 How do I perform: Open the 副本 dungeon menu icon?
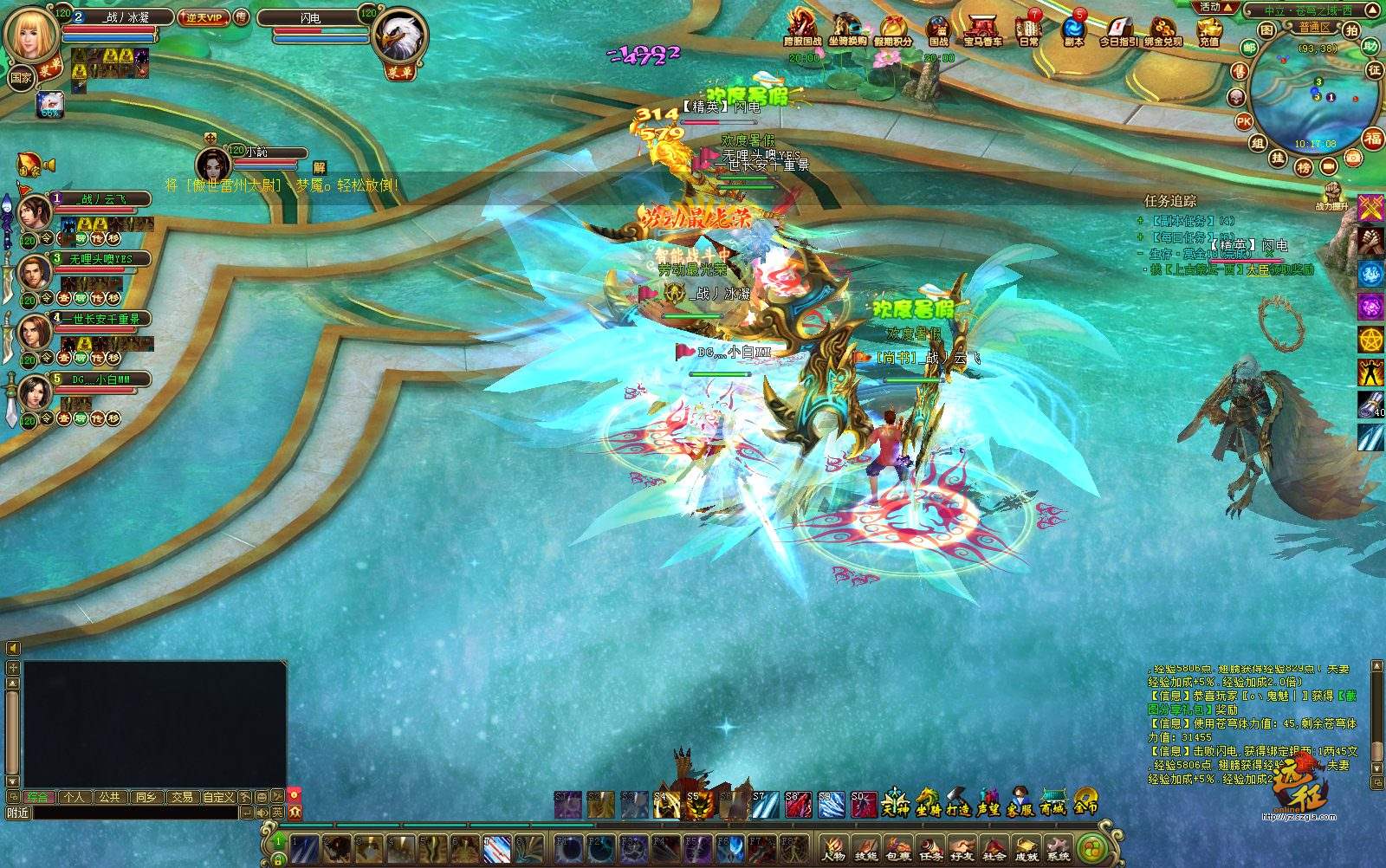(x=1074, y=29)
